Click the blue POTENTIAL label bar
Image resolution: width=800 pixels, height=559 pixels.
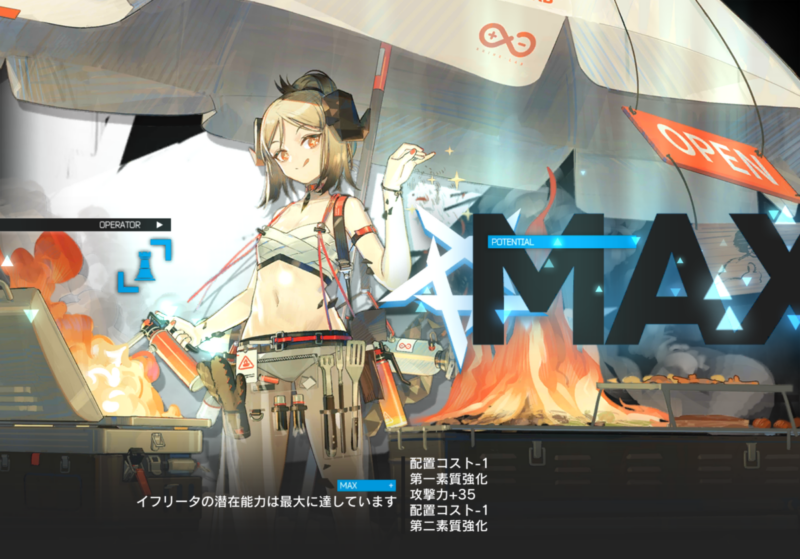562,242
